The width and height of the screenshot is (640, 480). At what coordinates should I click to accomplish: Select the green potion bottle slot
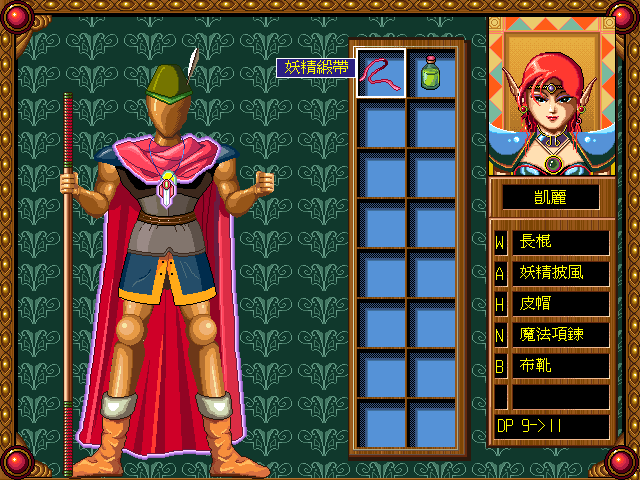(x=431, y=73)
